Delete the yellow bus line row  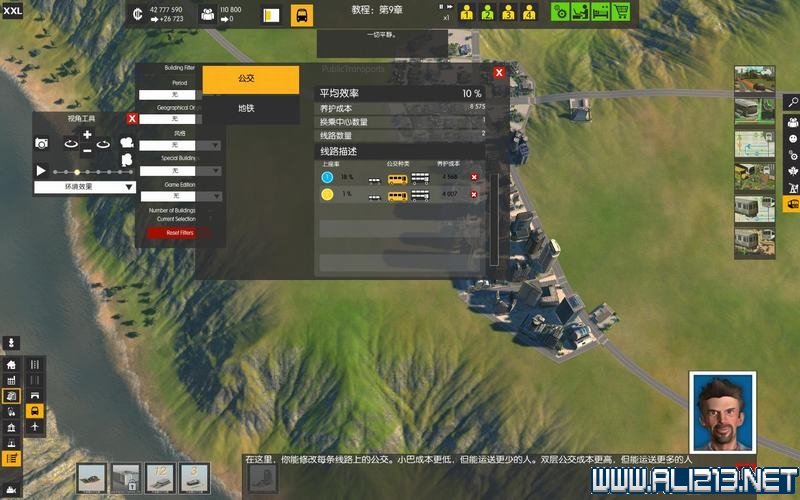pos(474,194)
